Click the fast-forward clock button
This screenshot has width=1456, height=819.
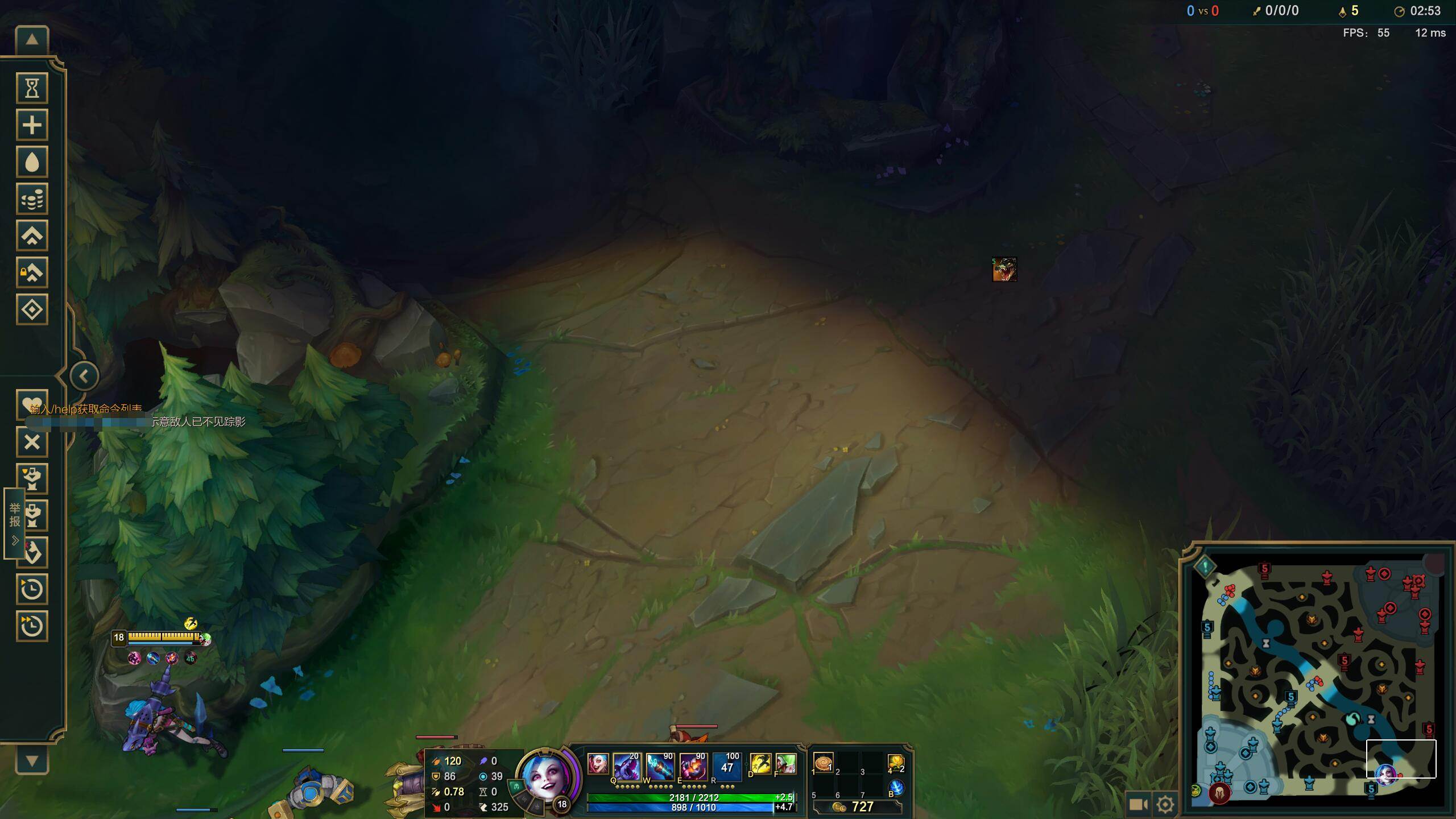pyautogui.click(x=32, y=626)
